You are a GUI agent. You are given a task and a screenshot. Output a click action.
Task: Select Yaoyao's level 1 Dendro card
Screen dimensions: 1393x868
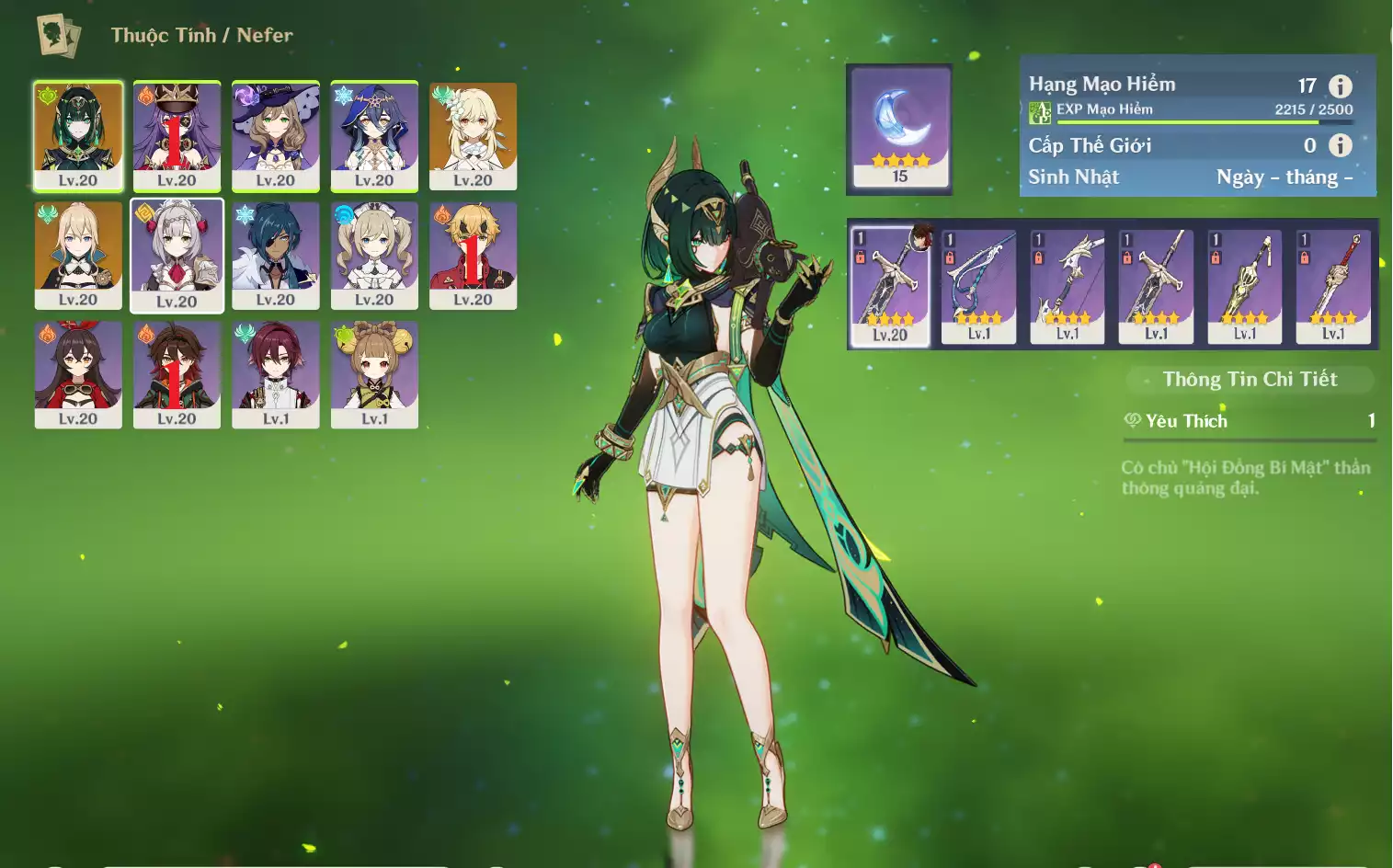[374, 373]
